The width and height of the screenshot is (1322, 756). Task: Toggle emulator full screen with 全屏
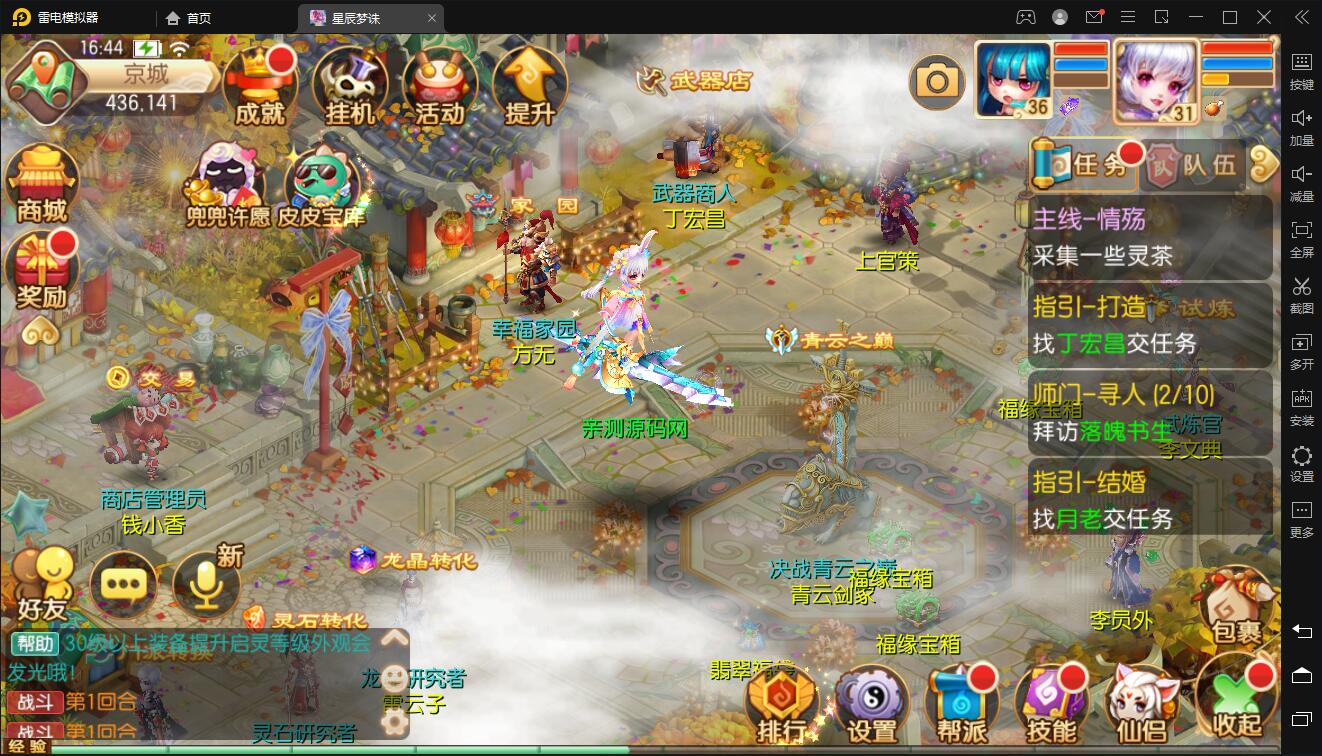pyautogui.click(x=1302, y=241)
